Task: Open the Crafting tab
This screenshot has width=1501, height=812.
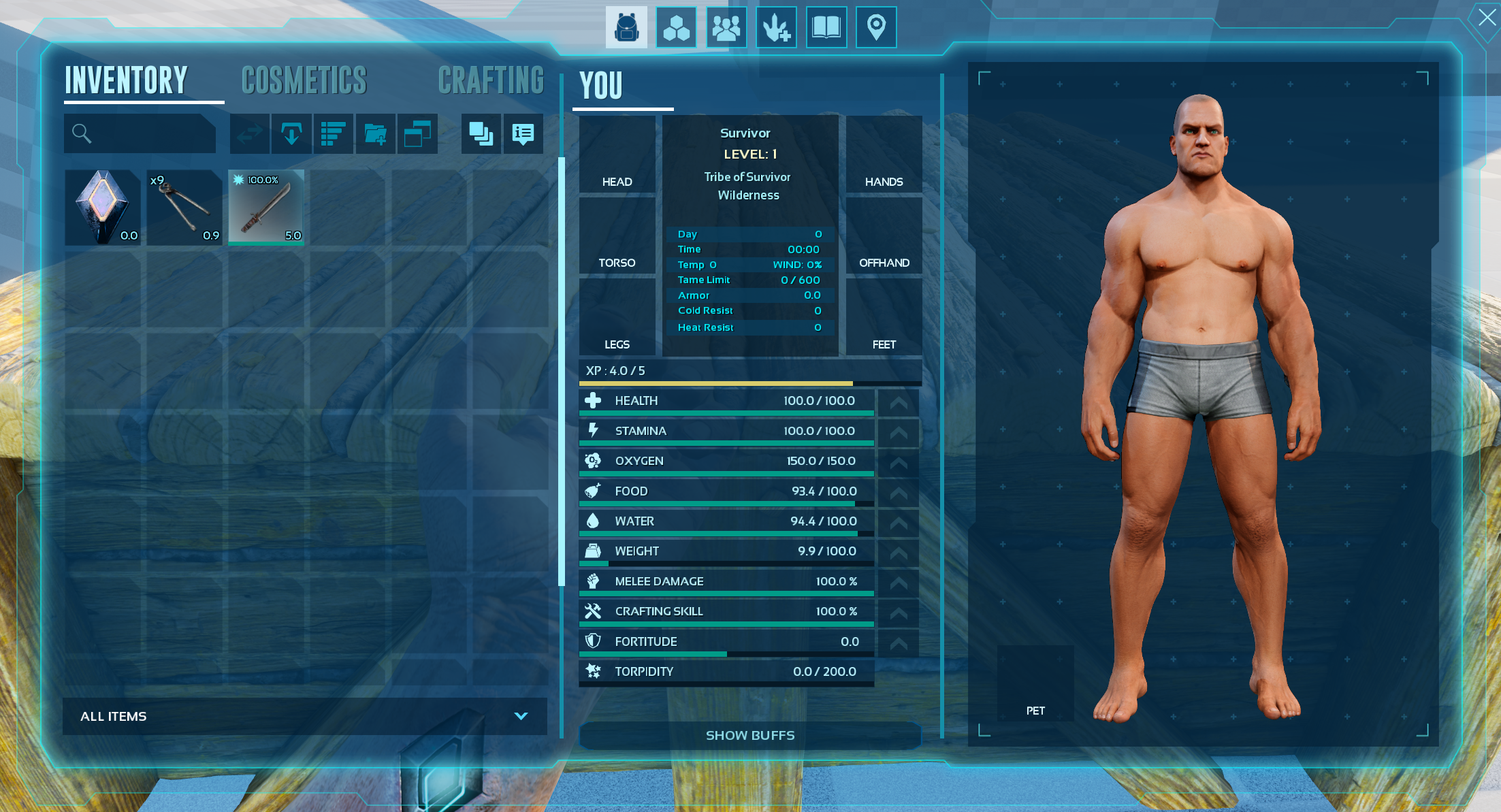Action: click(x=491, y=80)
